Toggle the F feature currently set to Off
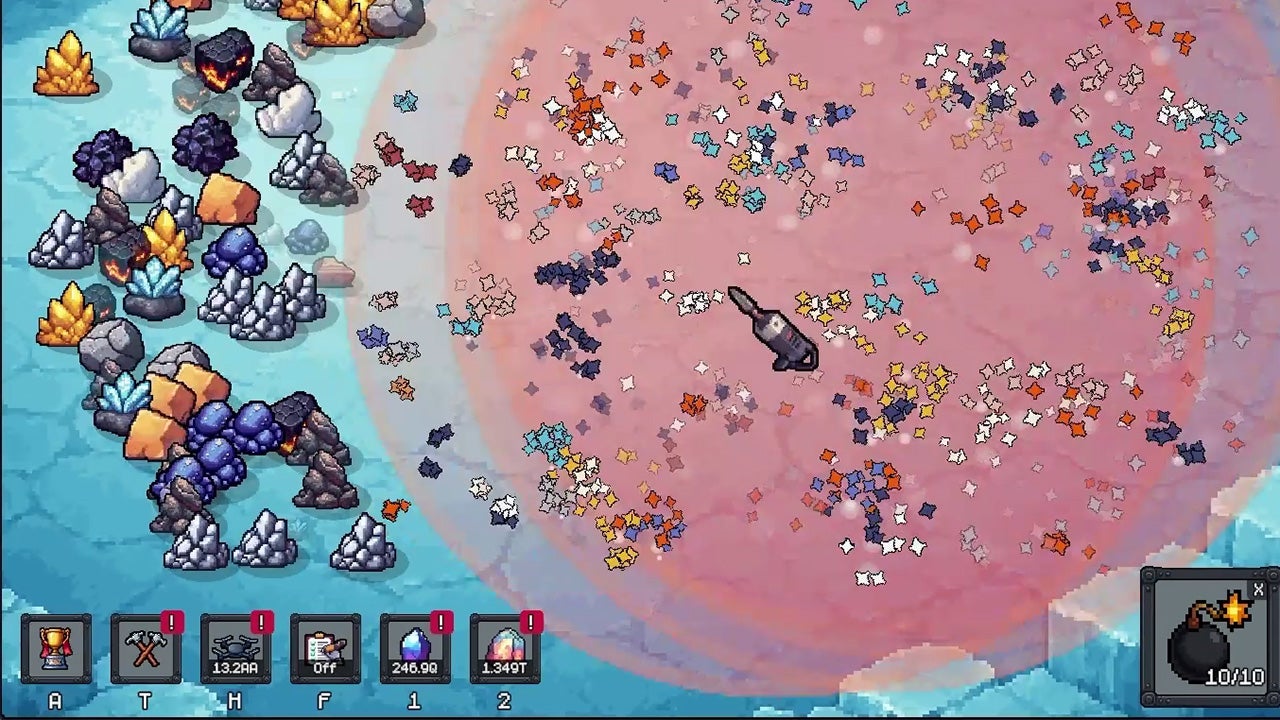The height and width of the screenshot is (720, 1280). coord(324,648)
